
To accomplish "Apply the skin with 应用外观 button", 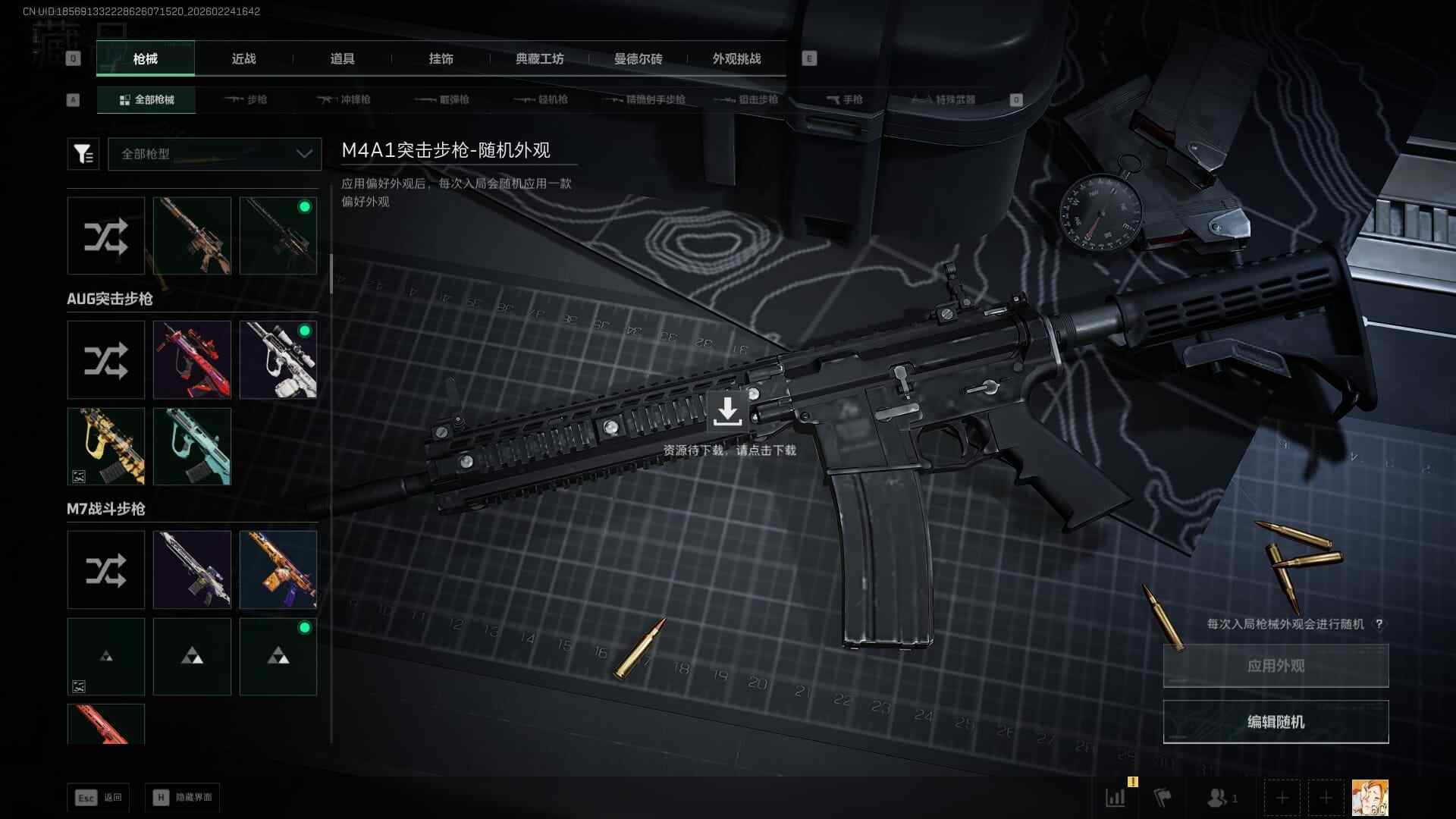I will click(x=1276, y=666).
